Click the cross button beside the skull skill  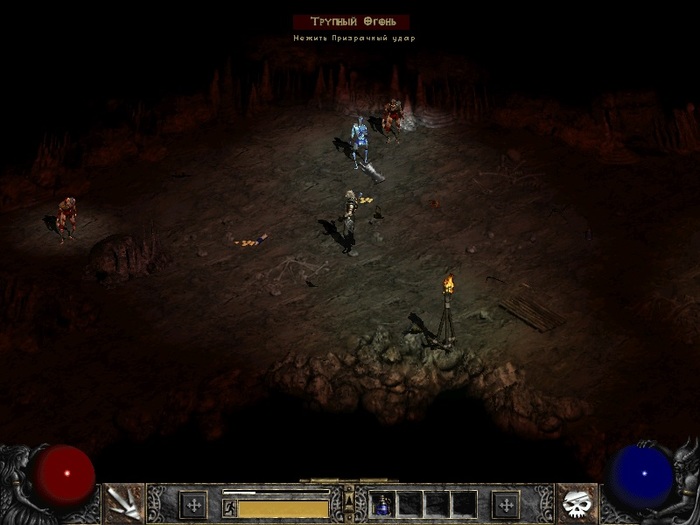point(507,504)
